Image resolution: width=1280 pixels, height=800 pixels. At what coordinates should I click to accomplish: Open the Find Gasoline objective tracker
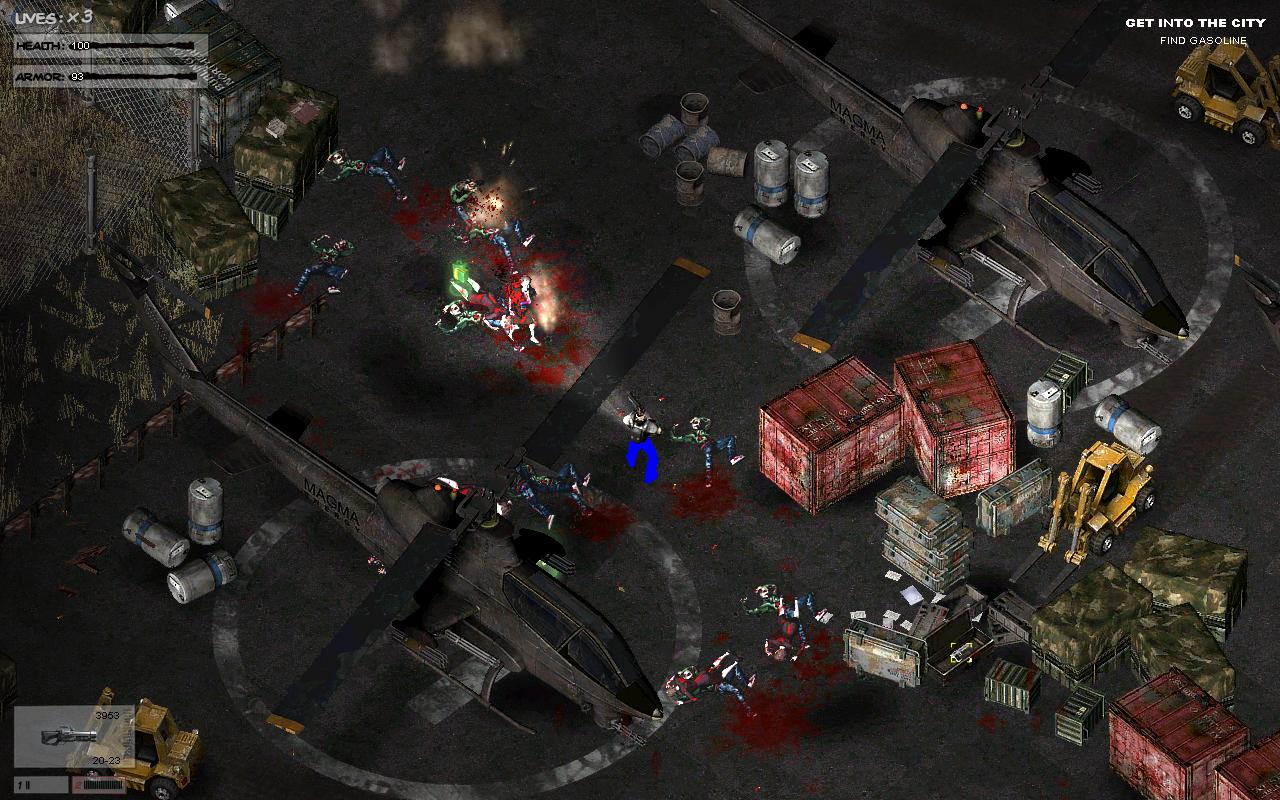click(1203, 41)
